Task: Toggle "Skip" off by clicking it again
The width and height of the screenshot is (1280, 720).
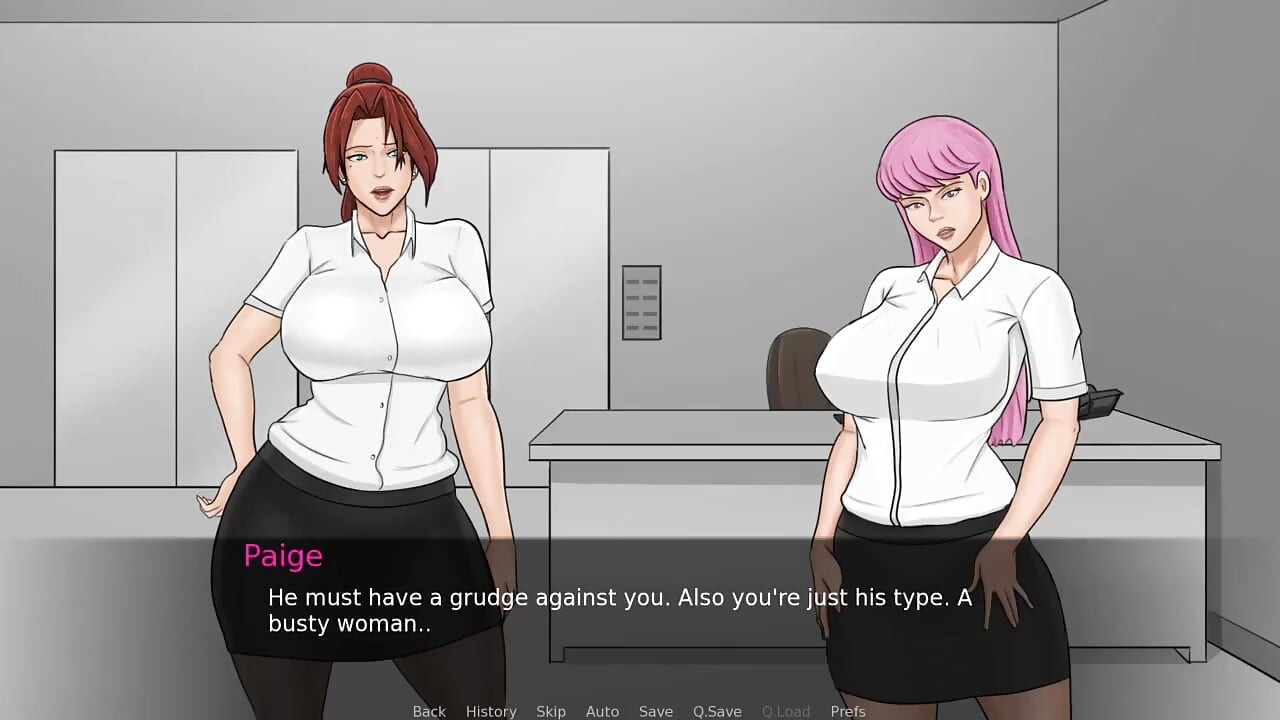Action: (551, 711)
